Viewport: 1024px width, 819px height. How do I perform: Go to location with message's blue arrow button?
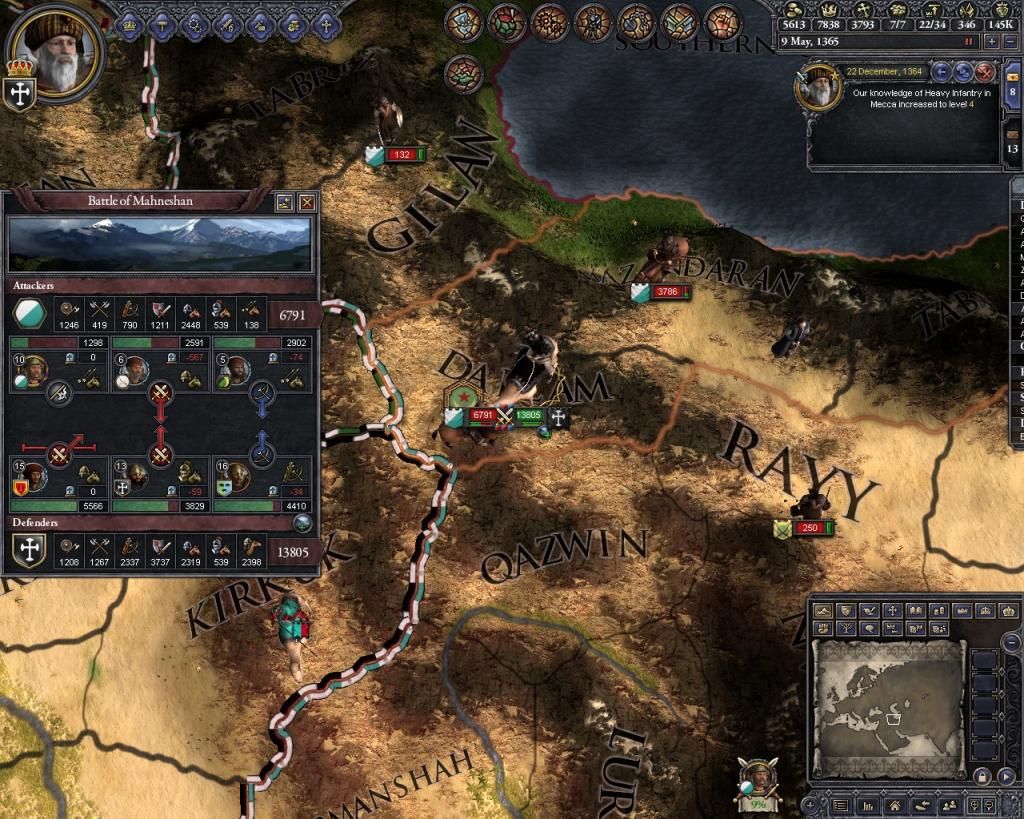click(x=941, y=71)
